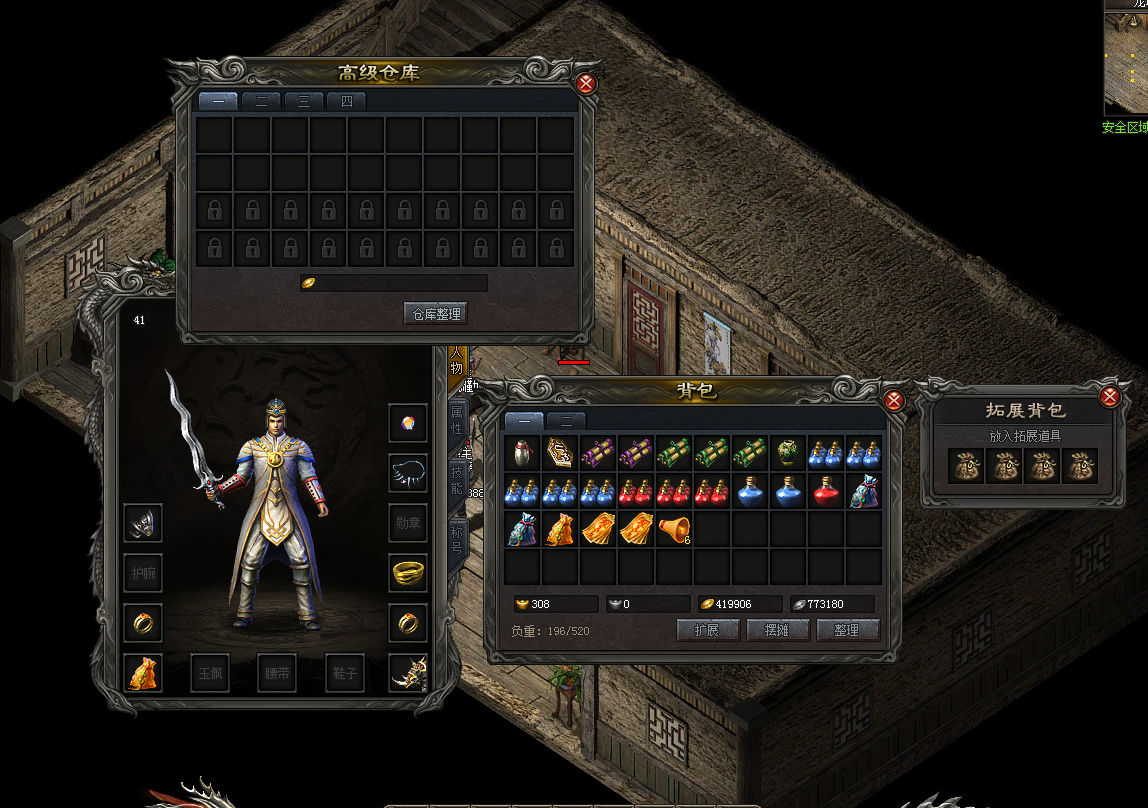Screen dimensions: 1148x808
Task: Show the 称号 titles tab
Action: (457, 539)
